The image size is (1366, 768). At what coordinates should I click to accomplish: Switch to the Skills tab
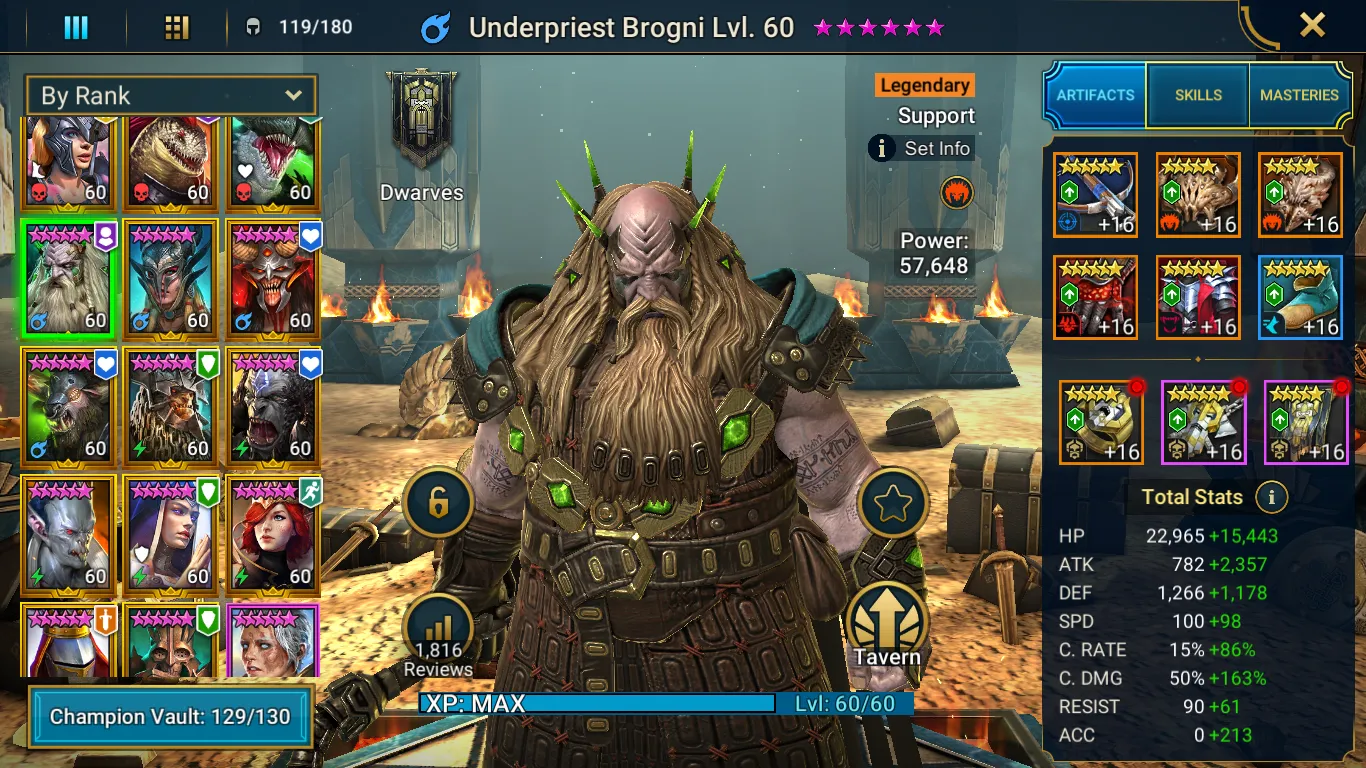pos(1198,95)
